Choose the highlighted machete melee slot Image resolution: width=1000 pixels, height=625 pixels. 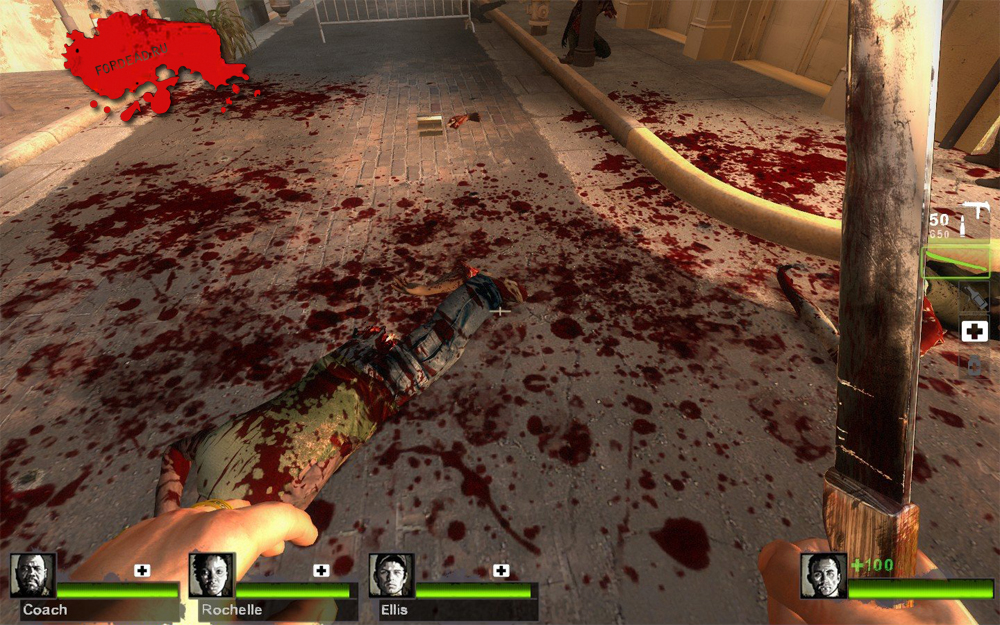pyautogui.click(x=957, y=263)
